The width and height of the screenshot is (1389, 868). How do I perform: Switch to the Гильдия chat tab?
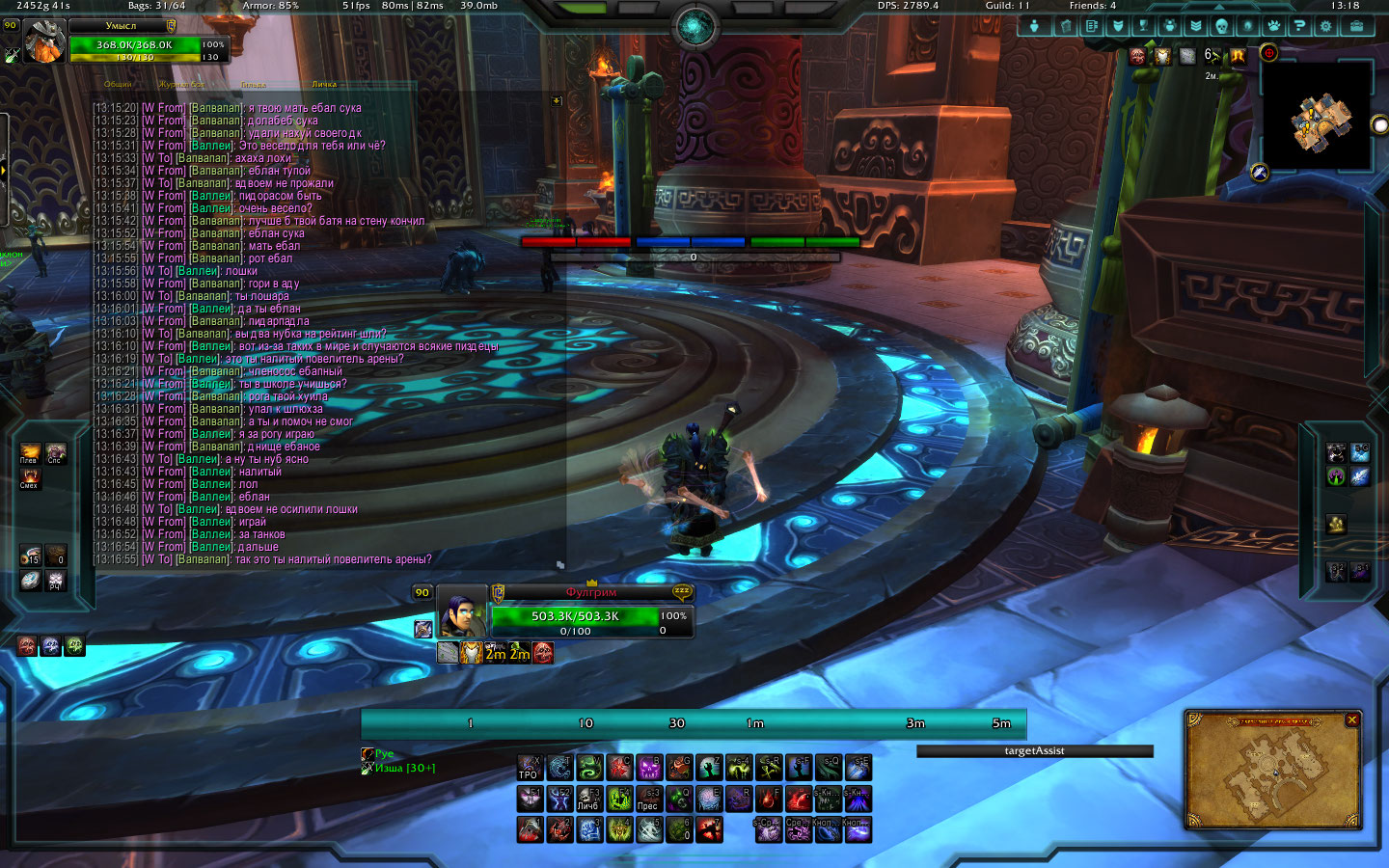(253, 85)
